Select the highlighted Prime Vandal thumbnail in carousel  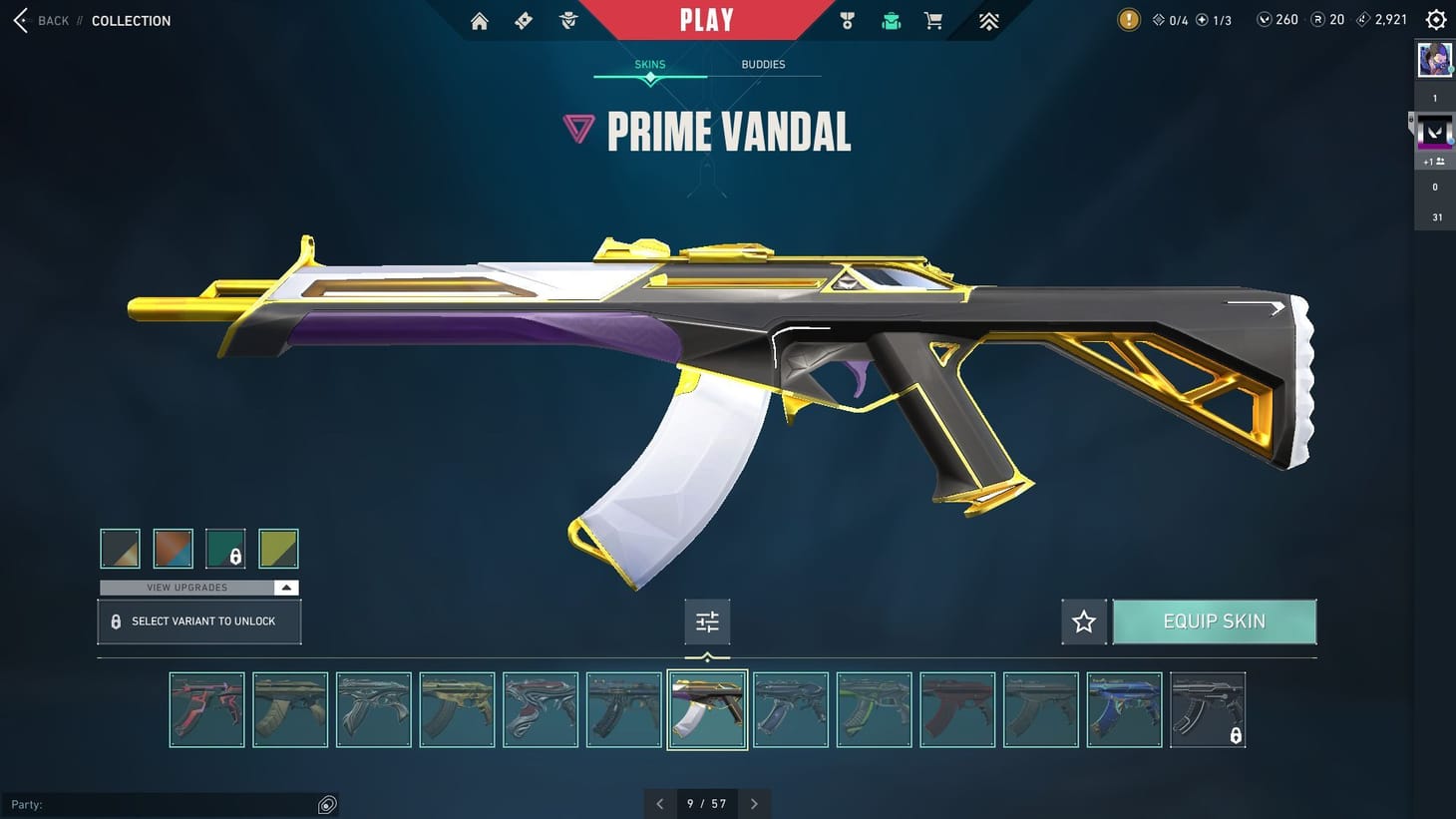point(707,709)
